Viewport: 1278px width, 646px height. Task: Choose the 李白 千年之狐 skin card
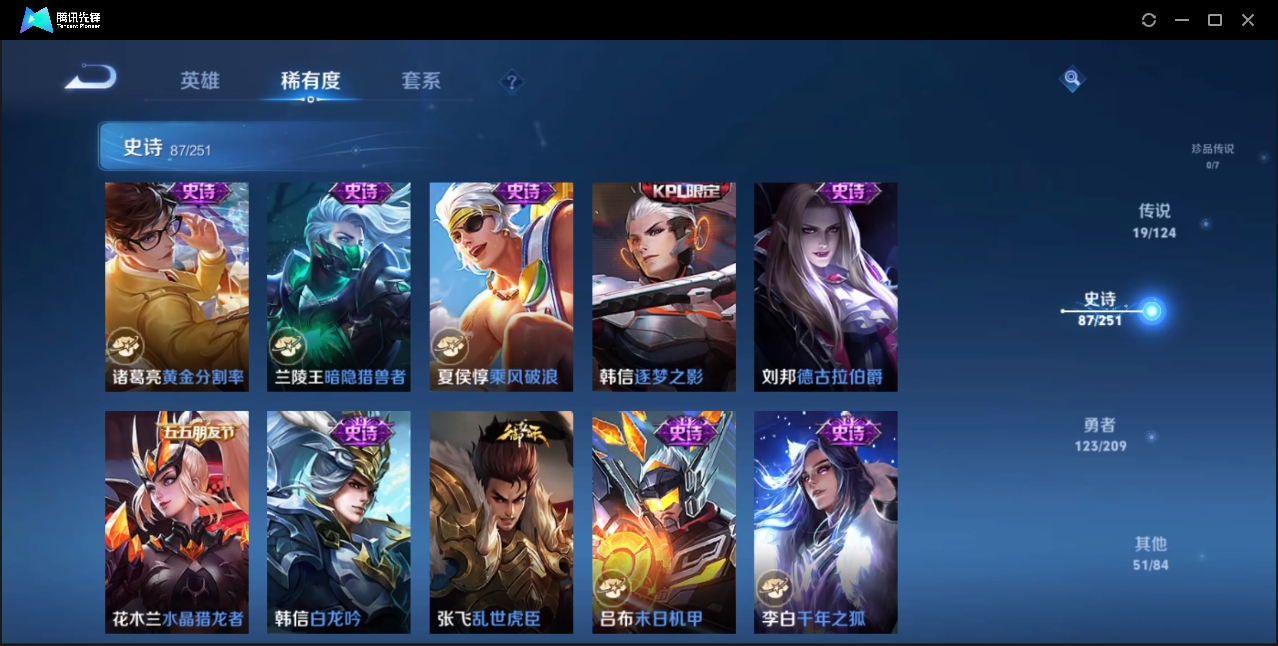(x=826, y=522)
